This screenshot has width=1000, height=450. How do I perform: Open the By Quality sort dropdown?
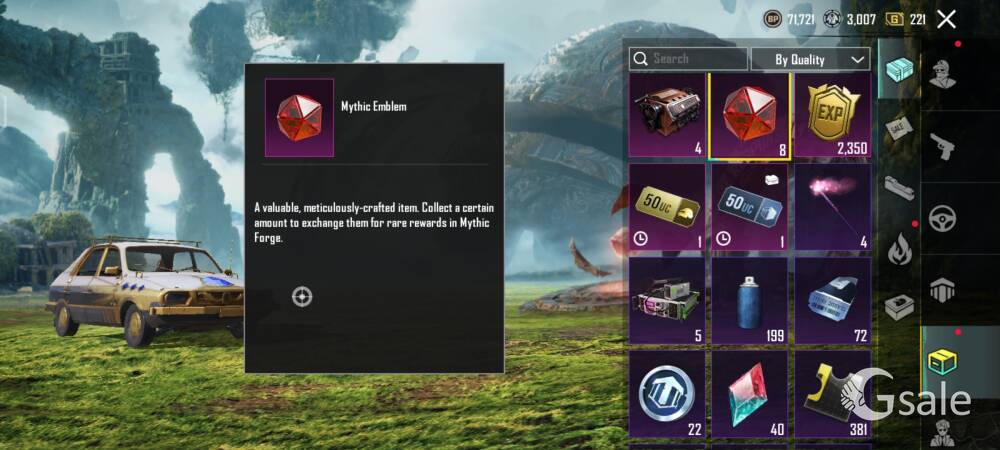tap(810, 59)
